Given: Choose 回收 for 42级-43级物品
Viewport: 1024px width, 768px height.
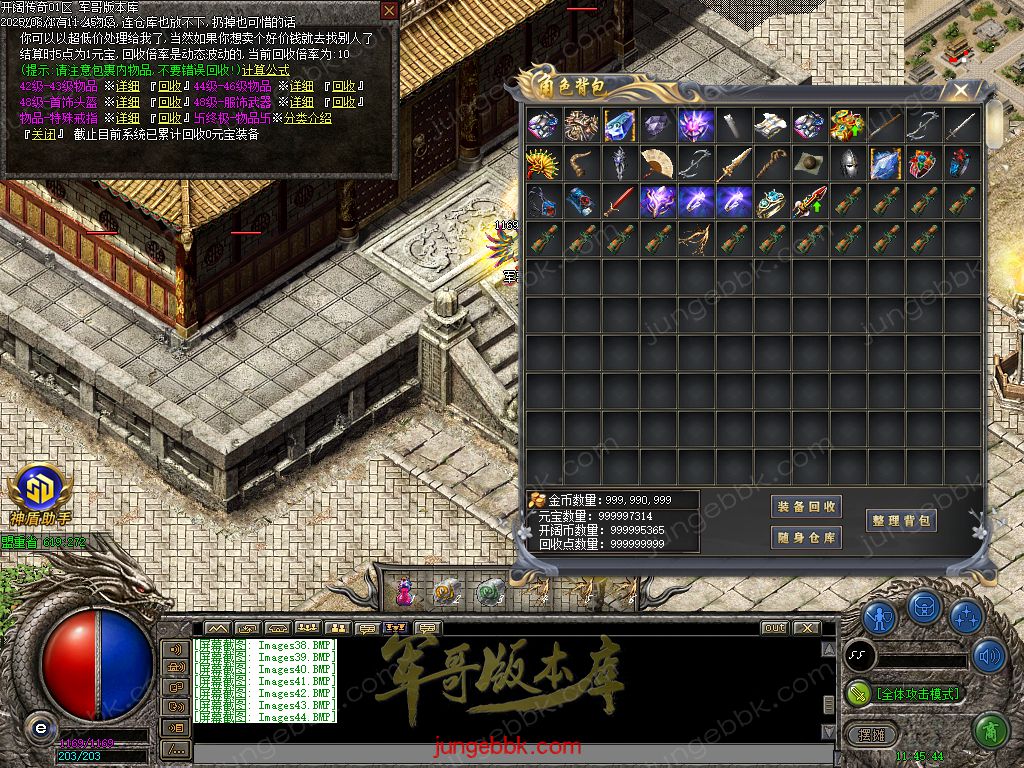Looking at the screenshot, I should [169, 86].
